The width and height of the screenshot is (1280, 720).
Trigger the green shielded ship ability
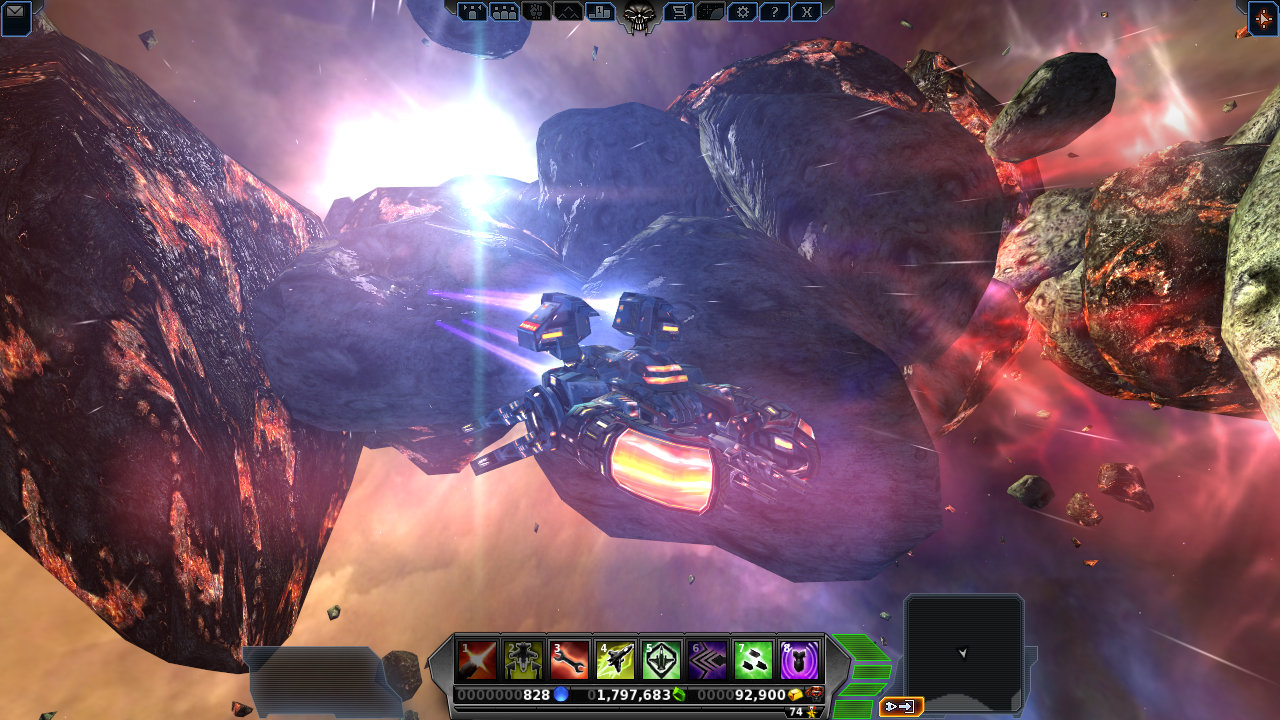tap(661, 660)
